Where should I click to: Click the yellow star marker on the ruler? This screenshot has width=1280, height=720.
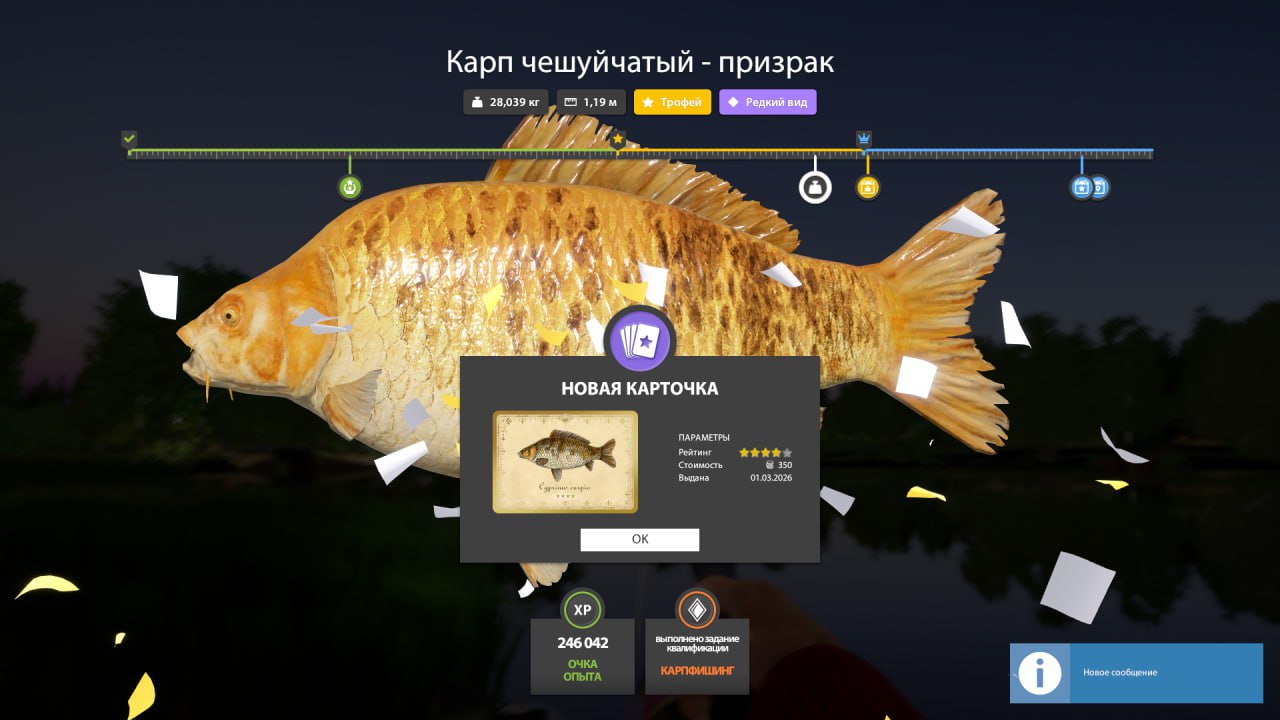618,140
